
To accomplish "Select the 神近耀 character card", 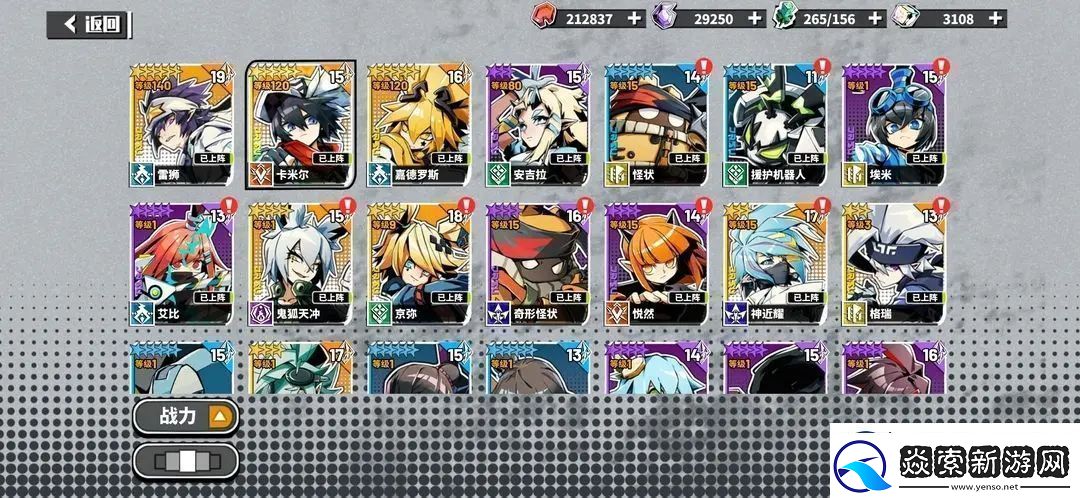I will [775, 263].
